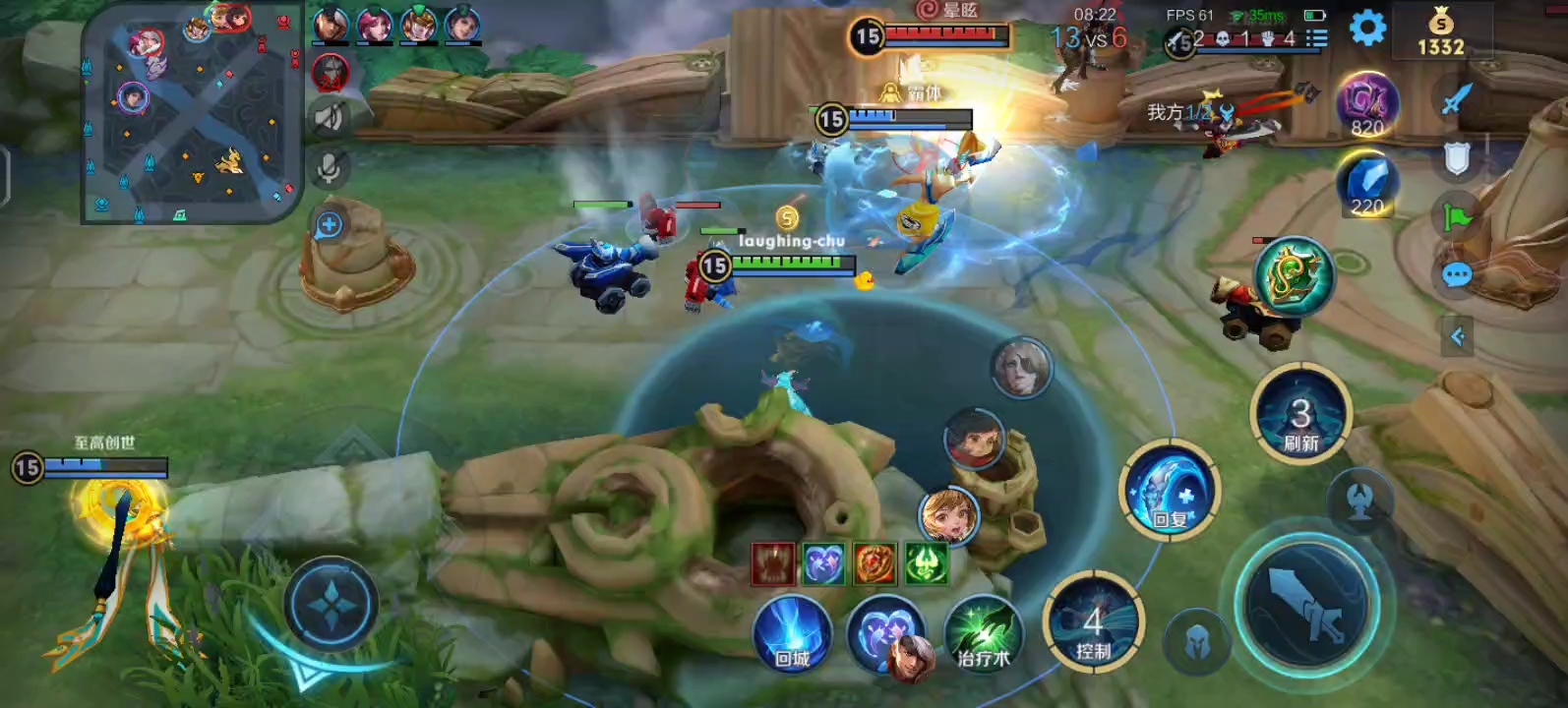Trigger the 控制 skill on cooldown
Screen dimensions: 1568x708
1093,624
